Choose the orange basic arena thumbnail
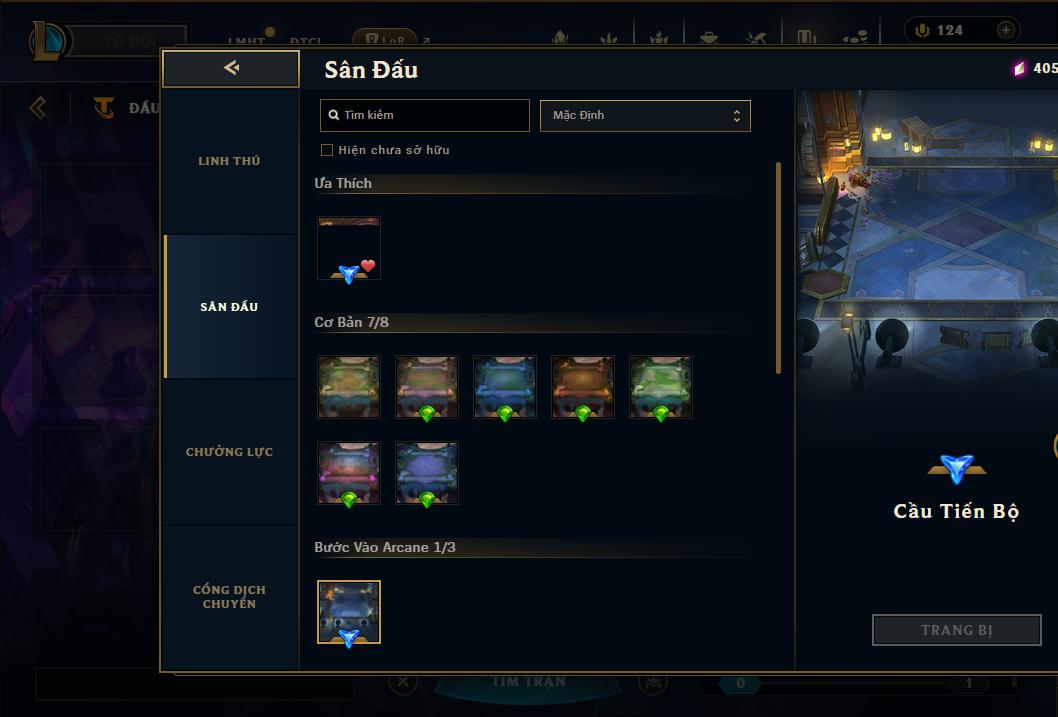The height and width of the screenshot is (717, 1058). point(583,387)
